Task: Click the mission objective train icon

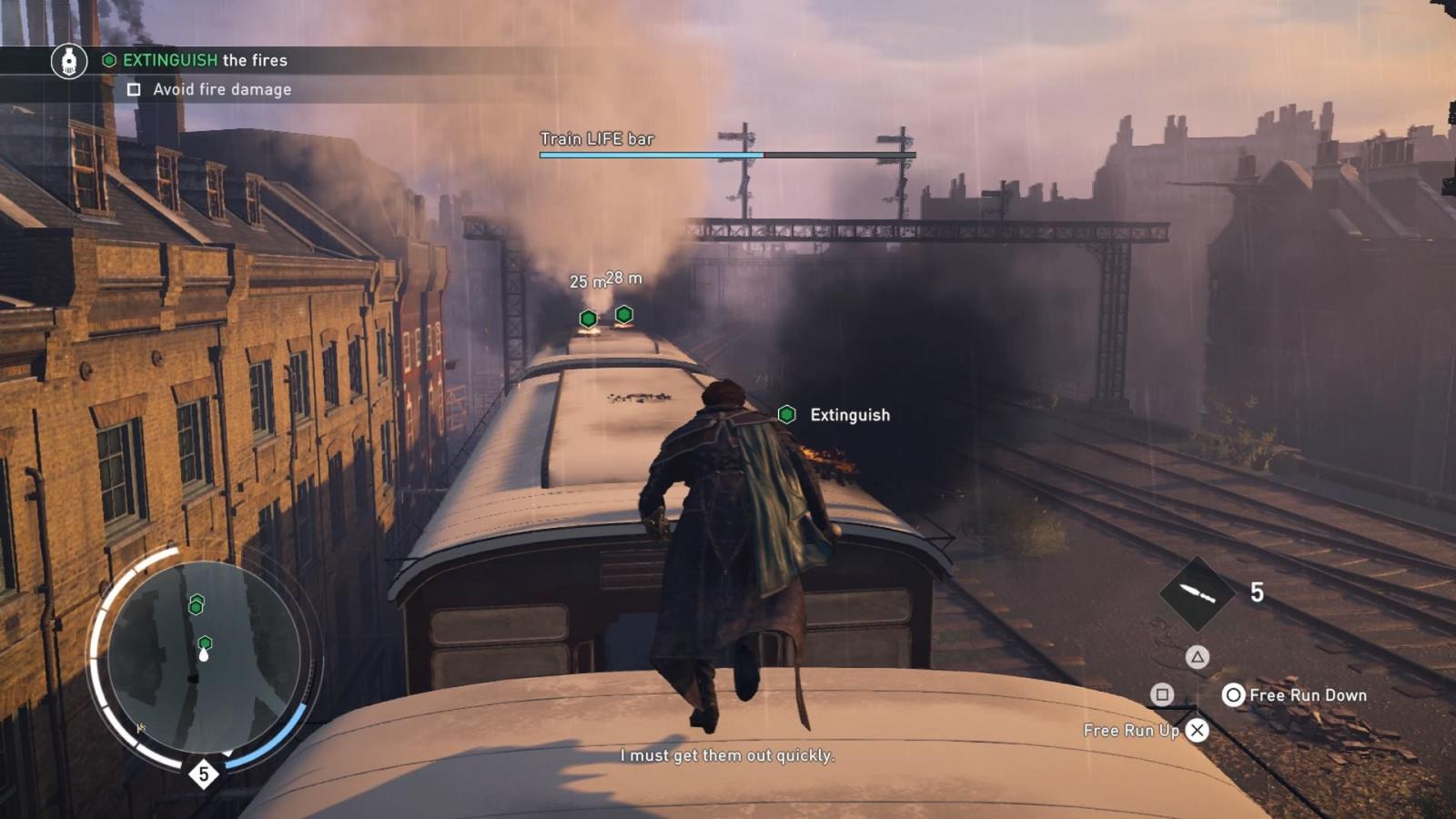Action: tap(69, 61)
